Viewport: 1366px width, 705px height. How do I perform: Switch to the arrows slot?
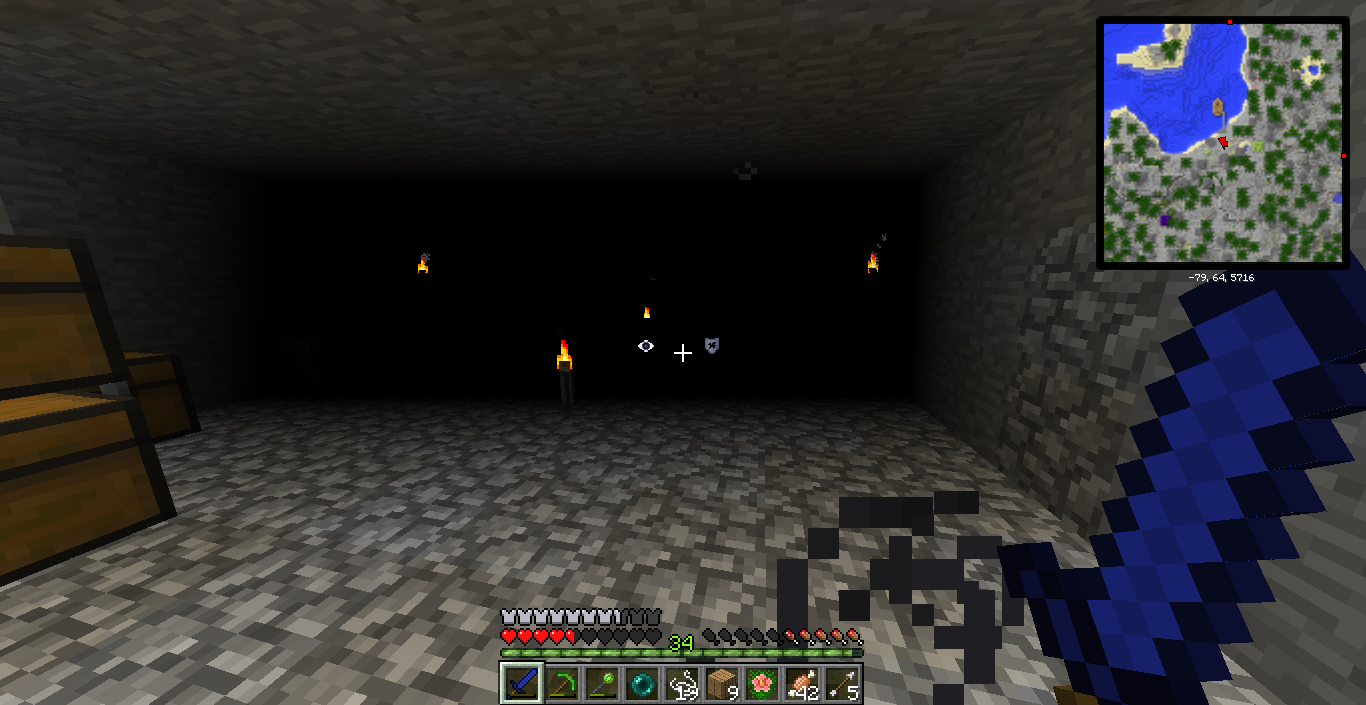click(842, 684)
